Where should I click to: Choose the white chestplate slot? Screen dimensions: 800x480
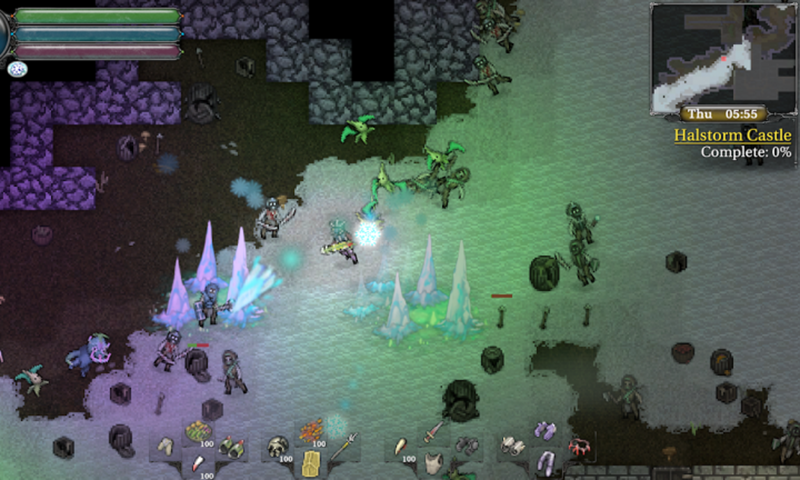(433, 463)
